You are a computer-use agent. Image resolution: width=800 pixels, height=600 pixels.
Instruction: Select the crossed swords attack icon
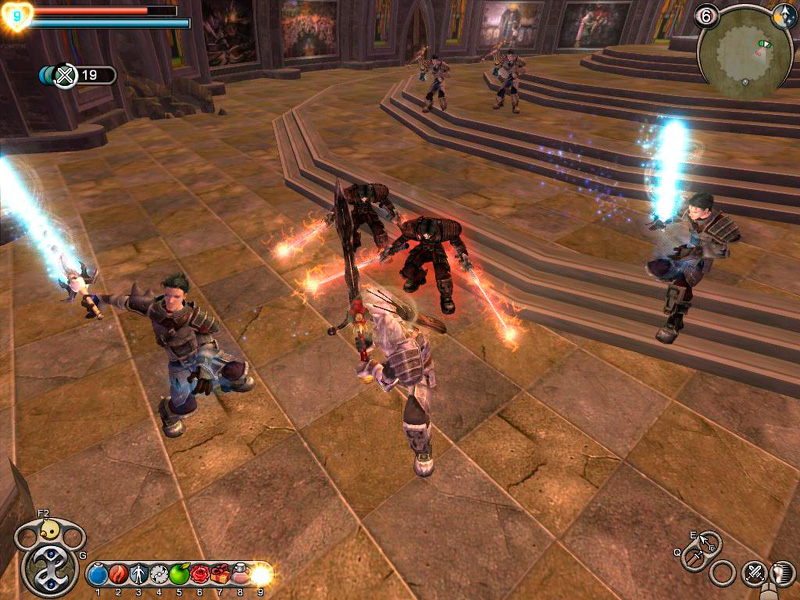752,574
